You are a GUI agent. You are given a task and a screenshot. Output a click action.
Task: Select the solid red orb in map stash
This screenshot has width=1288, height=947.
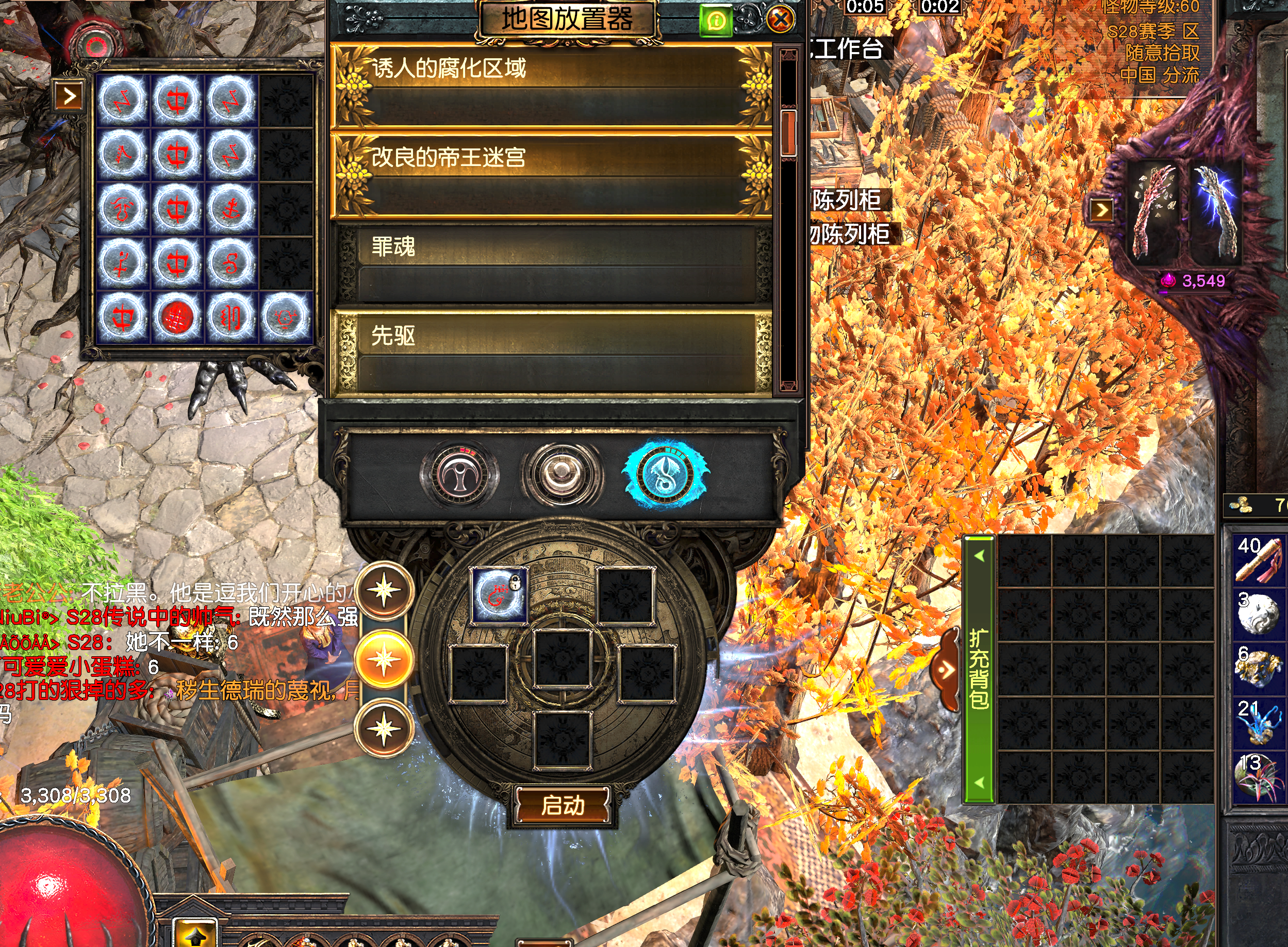[176, 317]
